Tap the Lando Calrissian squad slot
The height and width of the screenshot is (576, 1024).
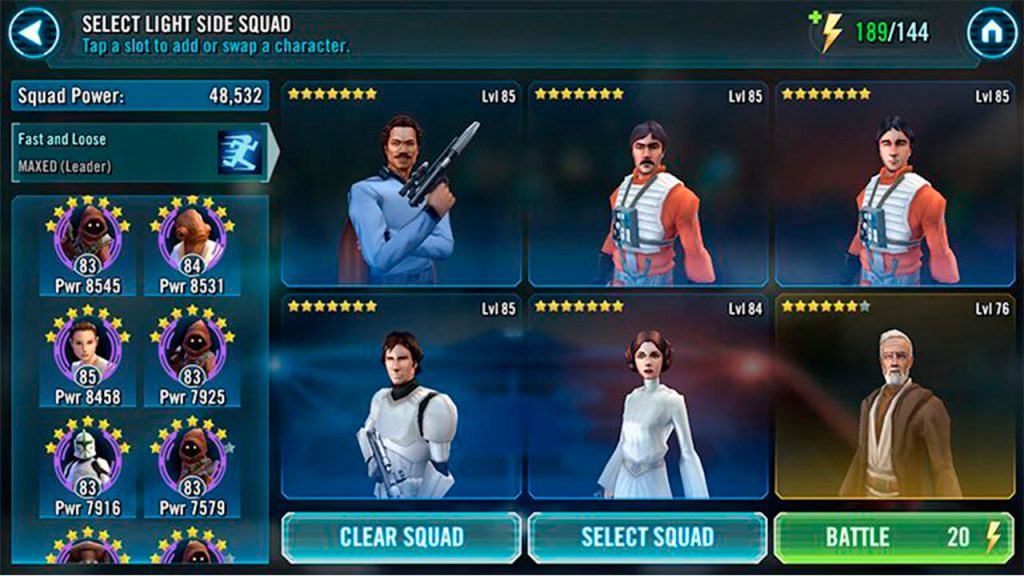(x=401, y=185)
